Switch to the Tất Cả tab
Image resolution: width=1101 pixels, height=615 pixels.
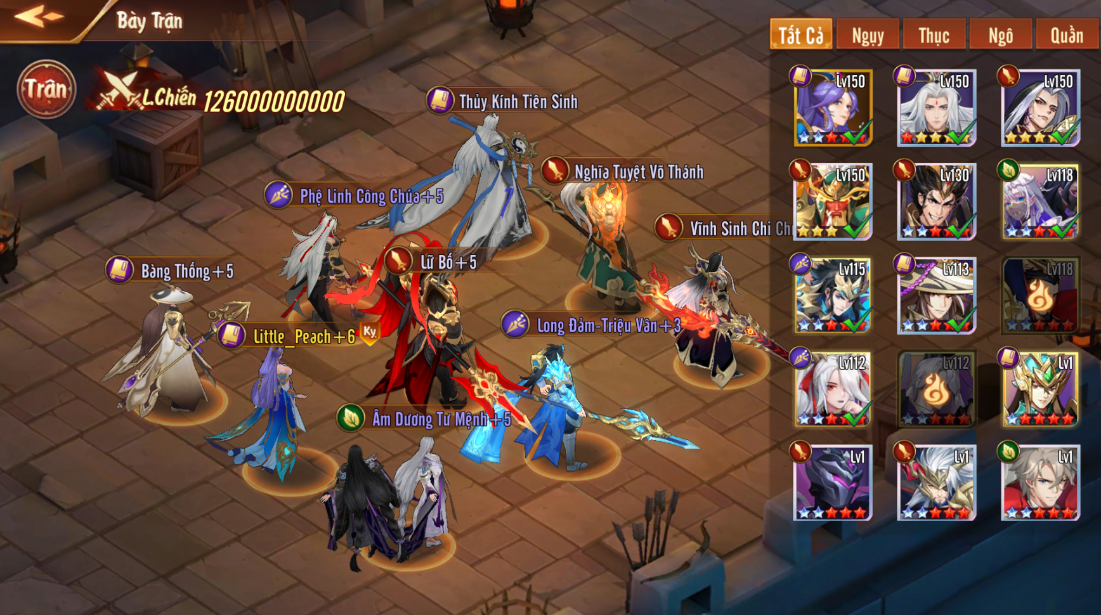coord(801,35)
